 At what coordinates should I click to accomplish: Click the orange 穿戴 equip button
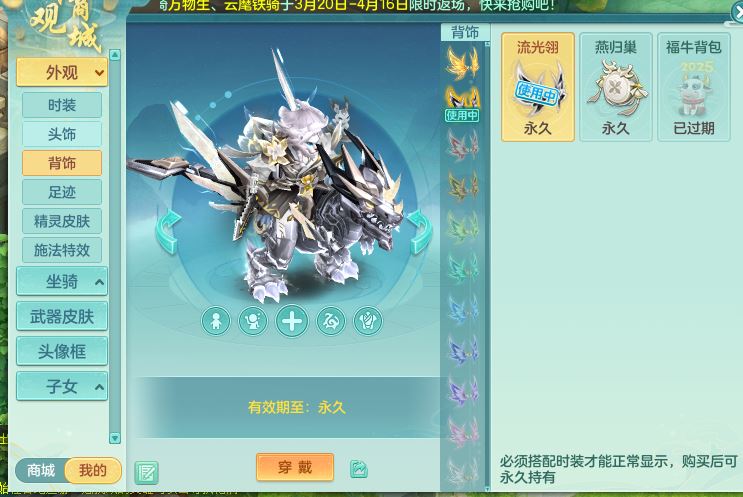[x=295, y=467]
